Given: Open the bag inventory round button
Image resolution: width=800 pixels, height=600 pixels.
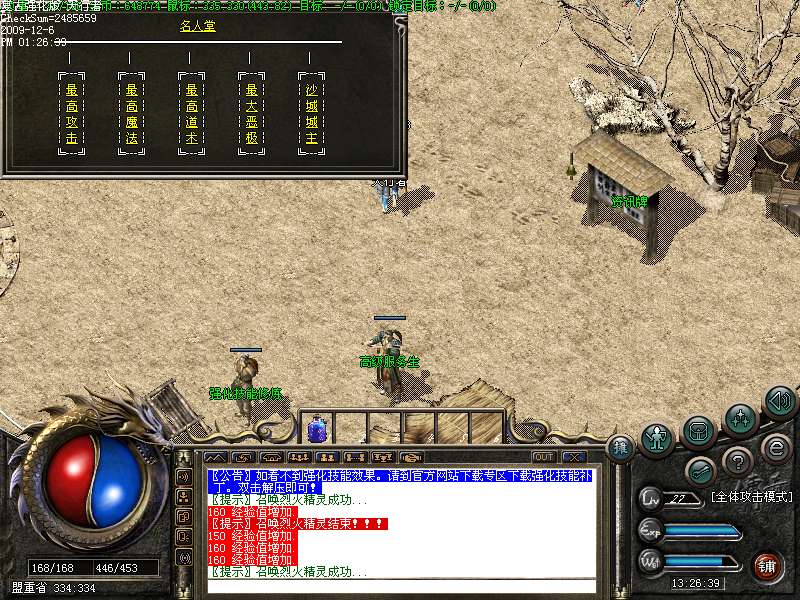Looking at the screenshot, I should tap(699, 432).
